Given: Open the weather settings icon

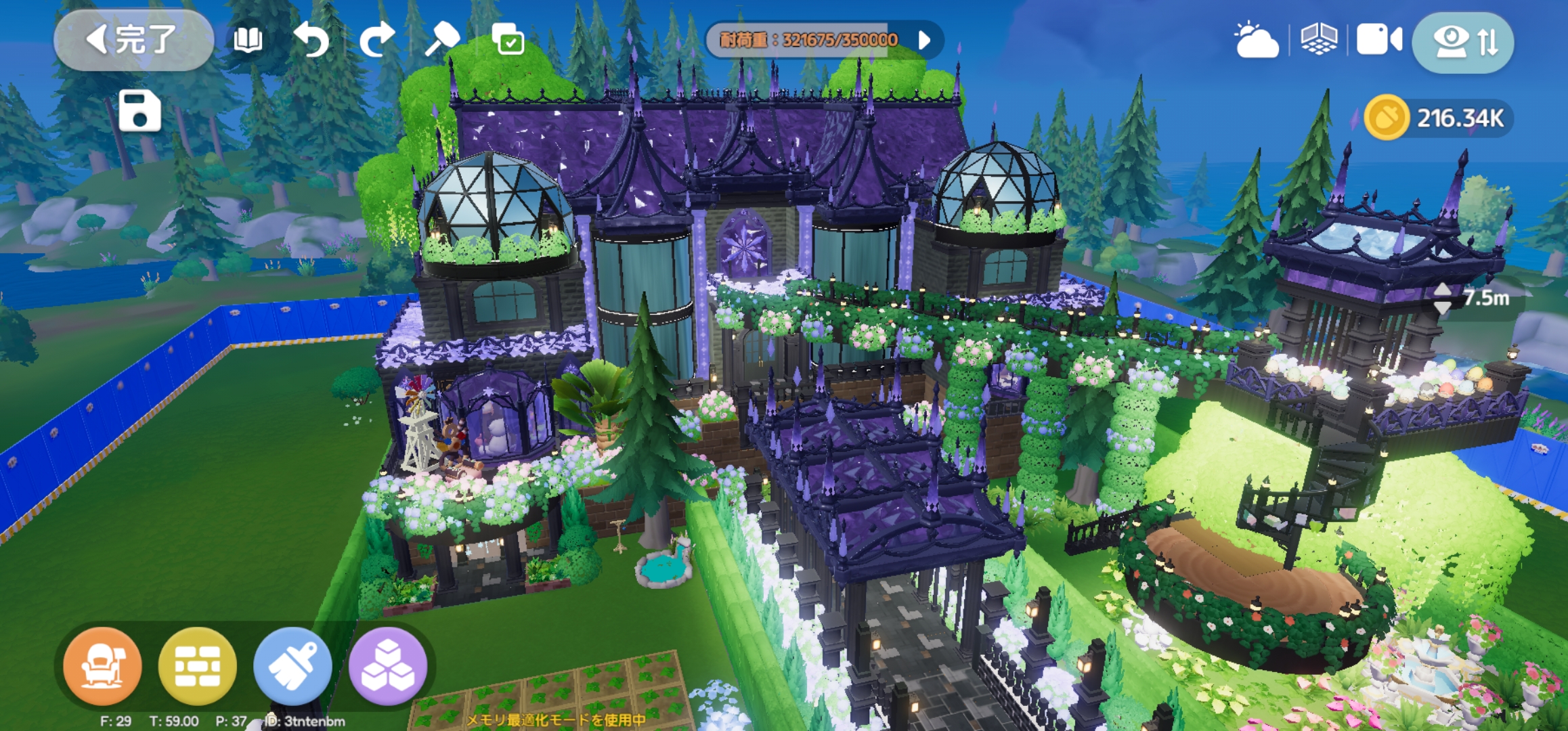Looking at the screenshot, I should [1257, 41].
